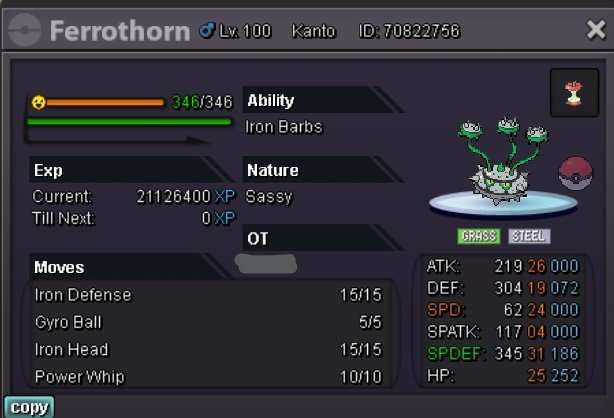Click the Steel type badge
Viewport: 614px width, 418px height.
[x=528, y=237]
